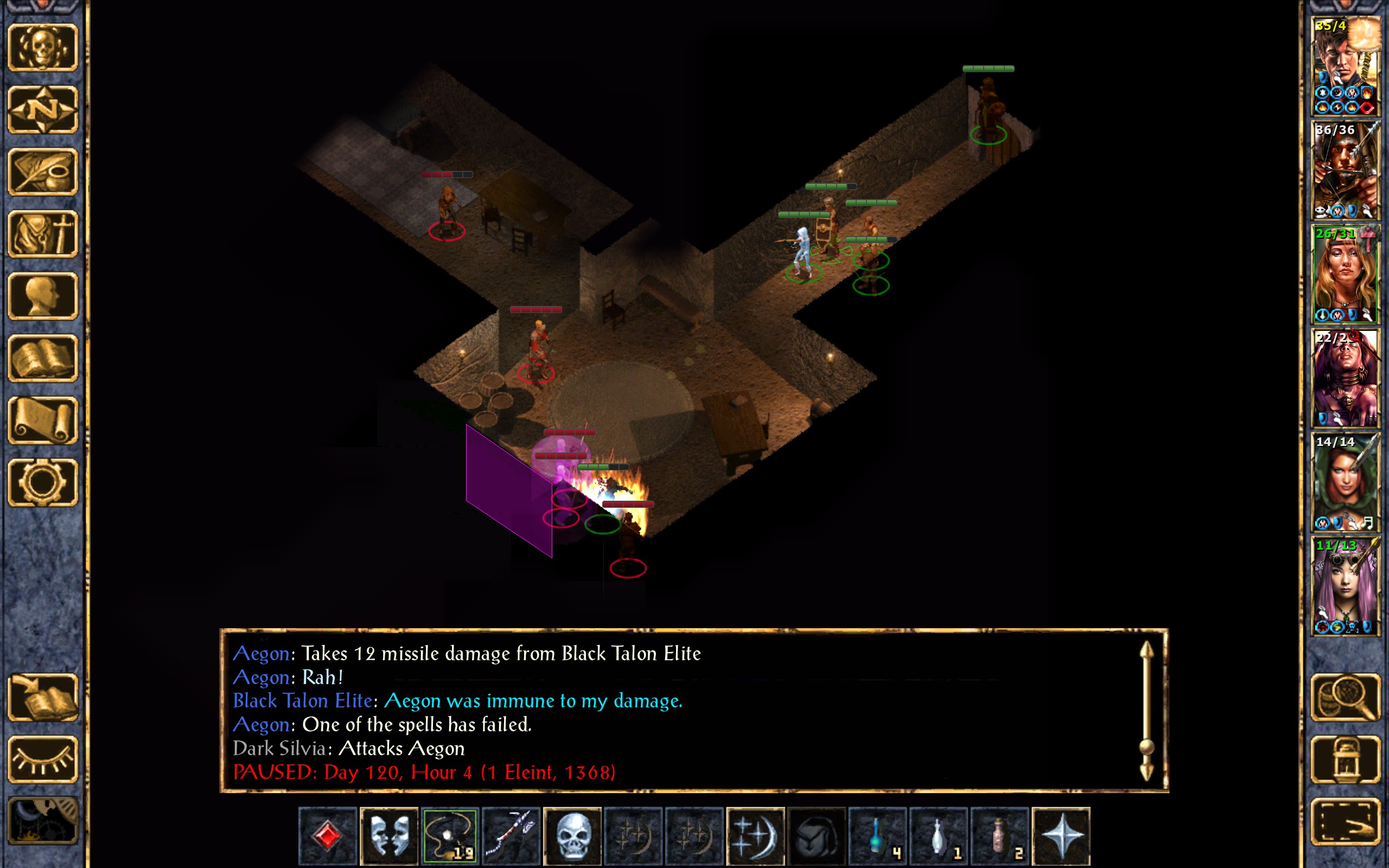Open the mage spellbook button
Screen dimensions: 1389x868
[x=42, y=358]
